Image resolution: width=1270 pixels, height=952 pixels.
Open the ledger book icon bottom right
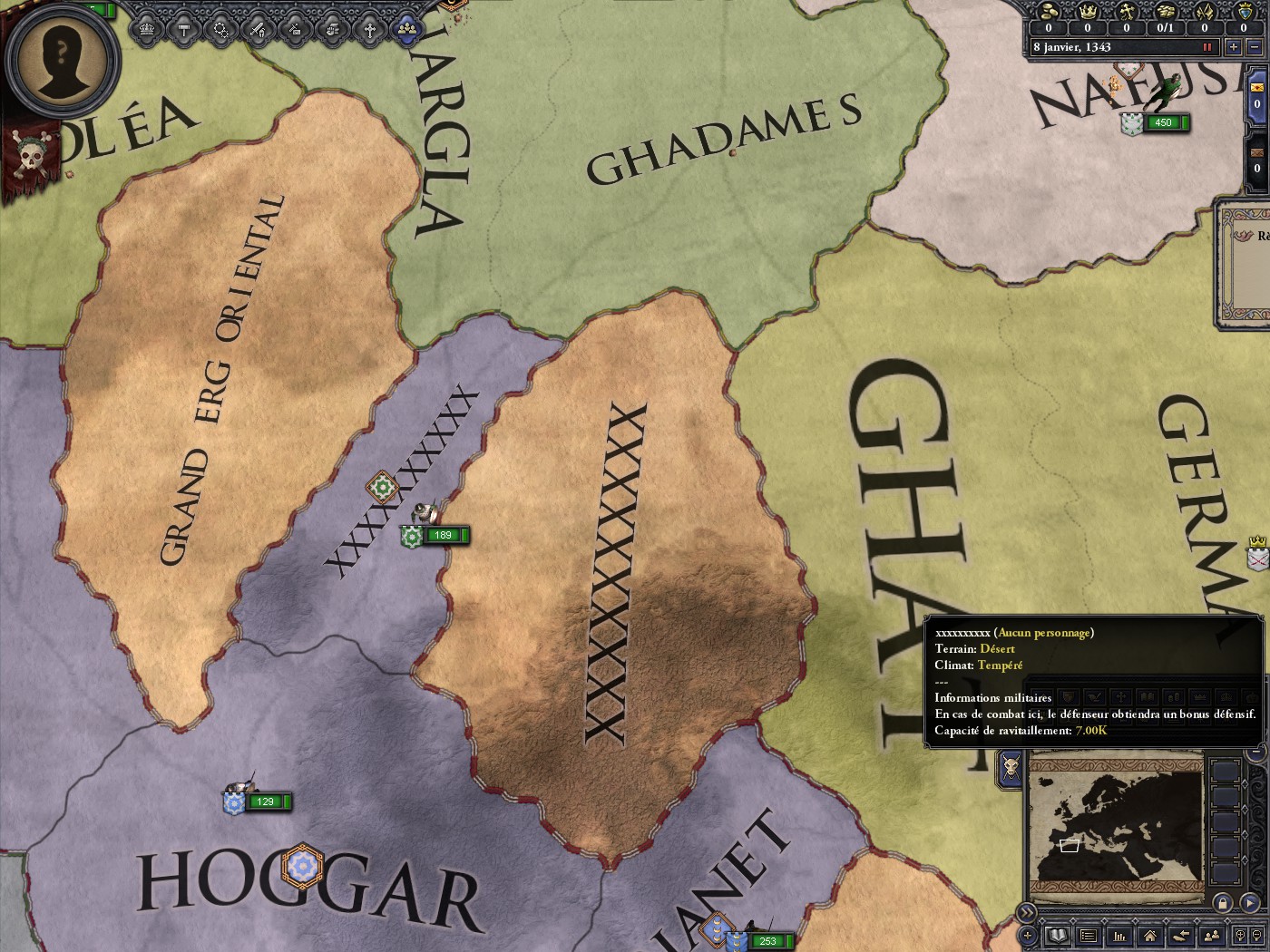point(1058,937)
